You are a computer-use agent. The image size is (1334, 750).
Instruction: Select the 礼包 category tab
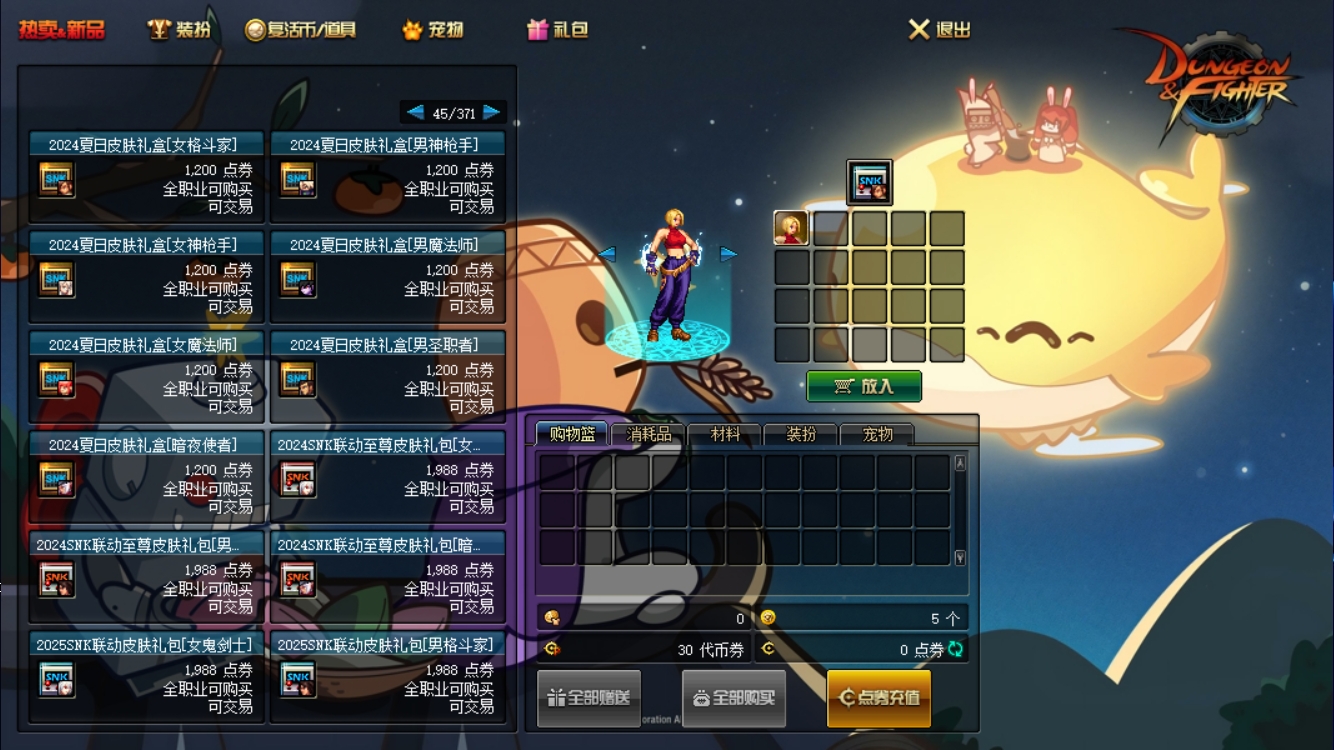[x=558, y=30]
